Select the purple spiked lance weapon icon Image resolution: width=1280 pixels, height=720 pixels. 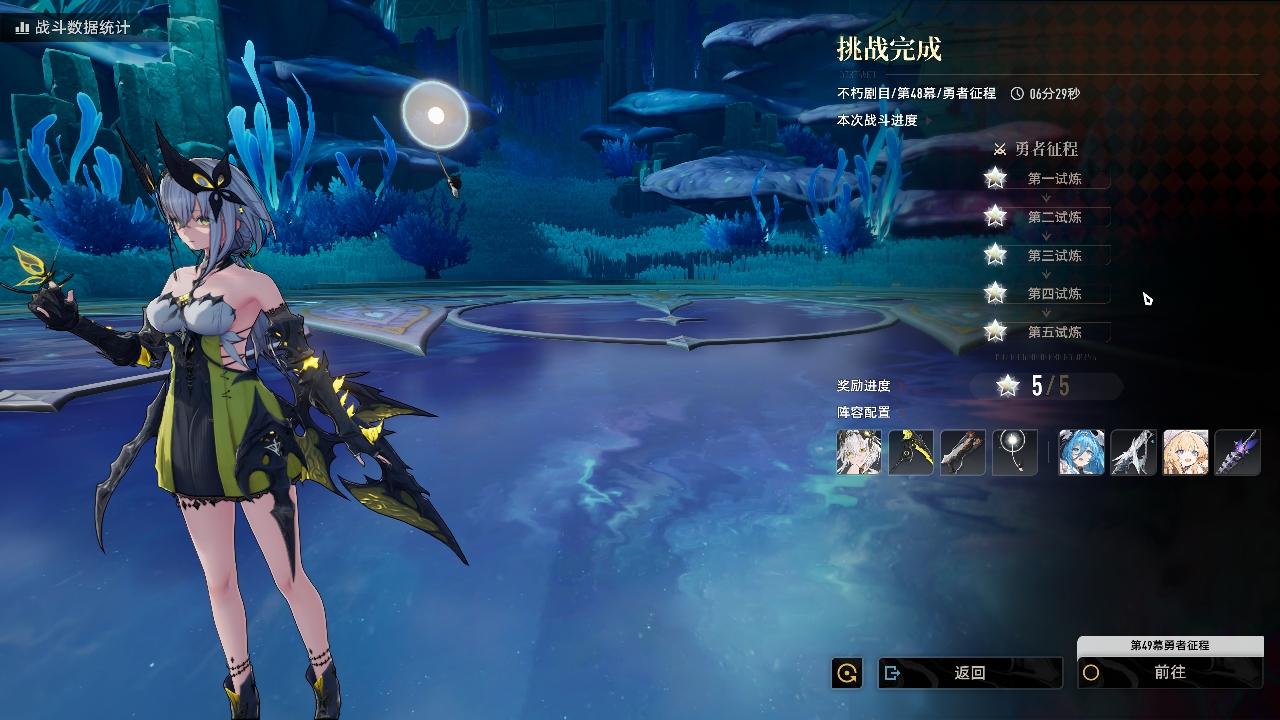[x=1238, y=452]
